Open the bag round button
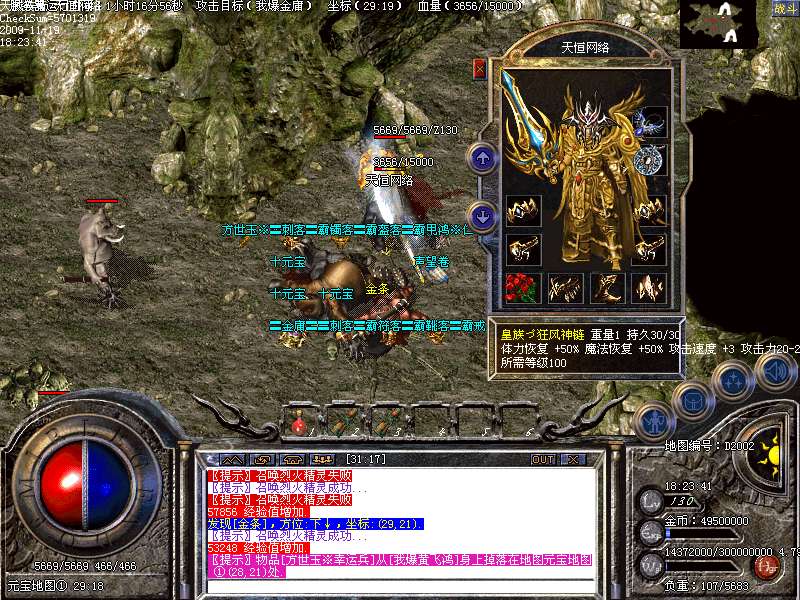Image resolution: width=800 pixels, height=600 pixels. point(692,400)
